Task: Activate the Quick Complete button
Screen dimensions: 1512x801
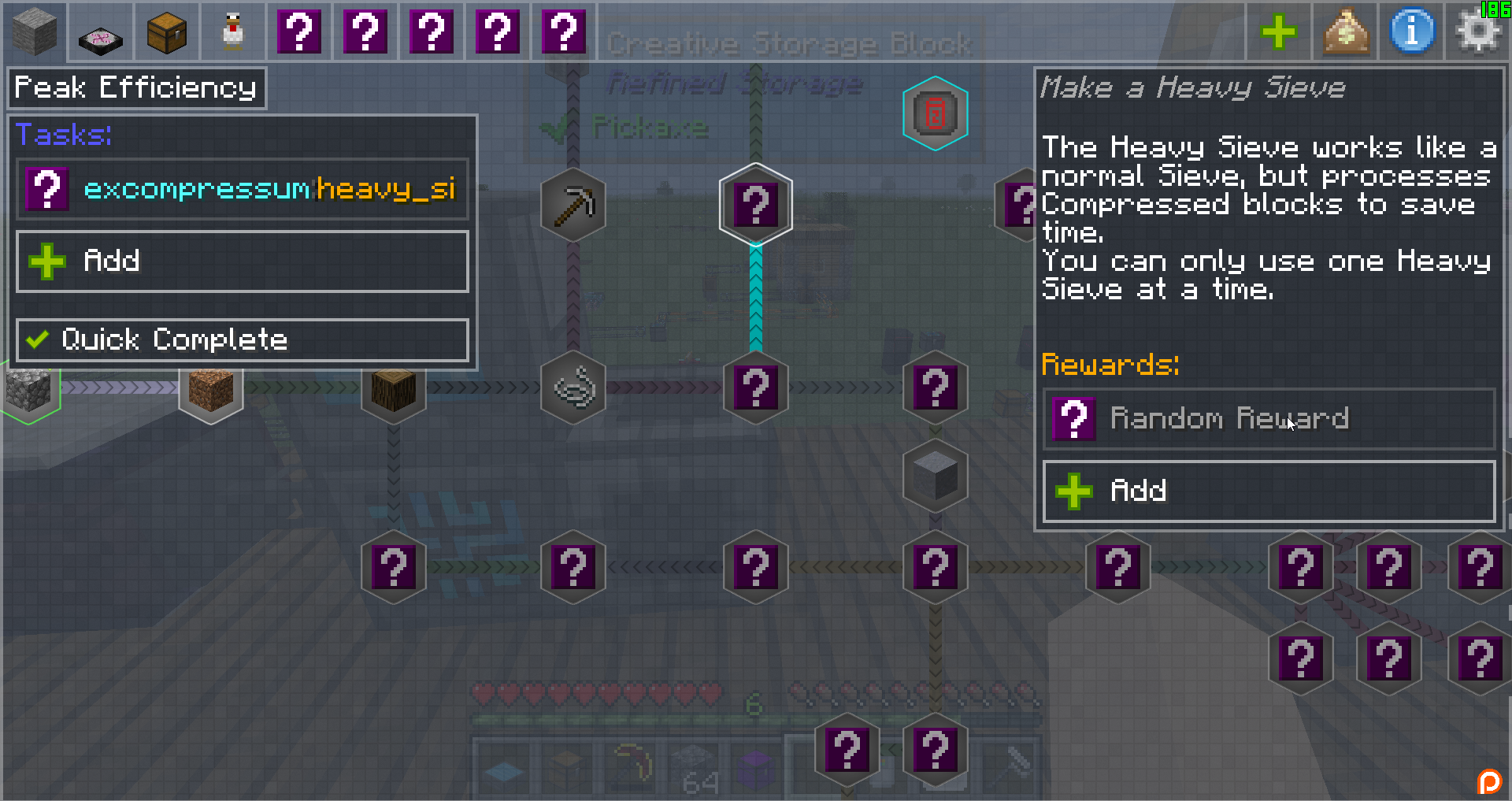Action: coord(242,340)
